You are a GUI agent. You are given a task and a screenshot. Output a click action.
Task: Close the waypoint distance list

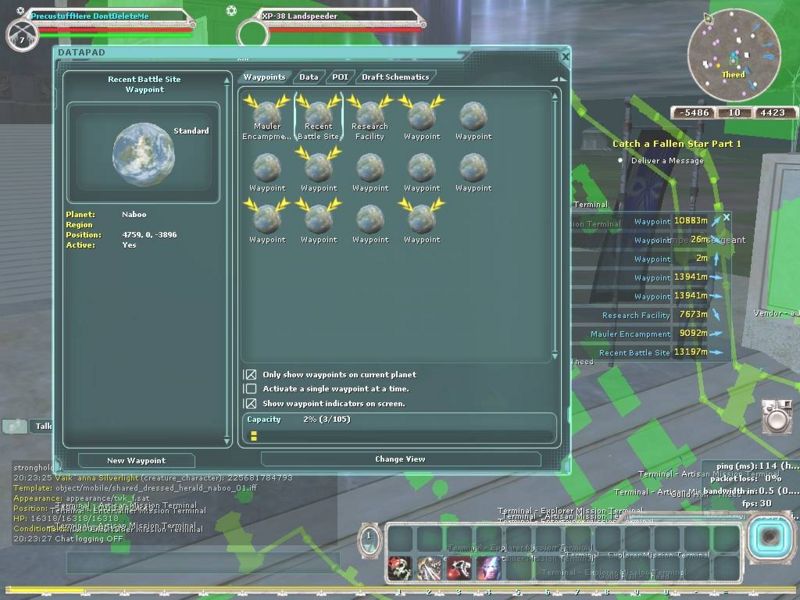point(727,217)
